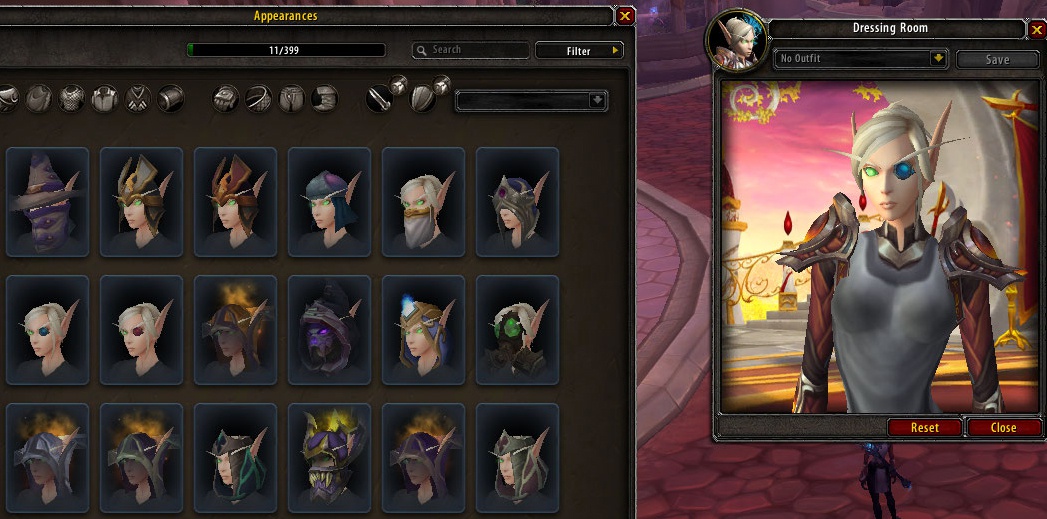Click the appearance Search box
Screen dimensions: 1047x519
click(x=470, y=50)
